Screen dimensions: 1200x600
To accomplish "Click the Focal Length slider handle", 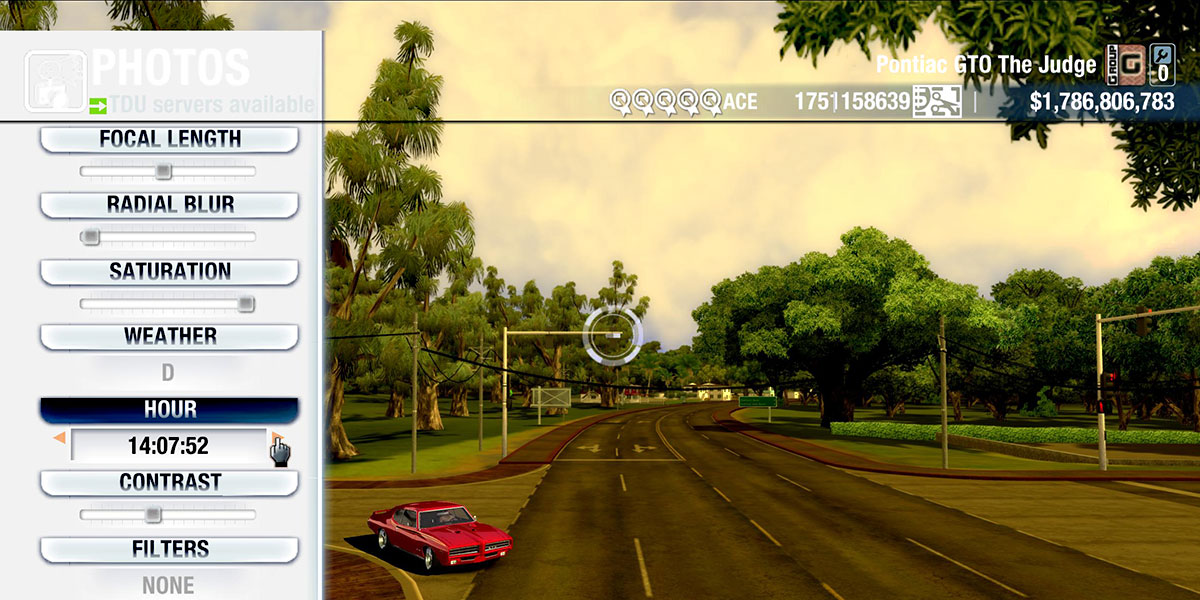I will point(163,172).
